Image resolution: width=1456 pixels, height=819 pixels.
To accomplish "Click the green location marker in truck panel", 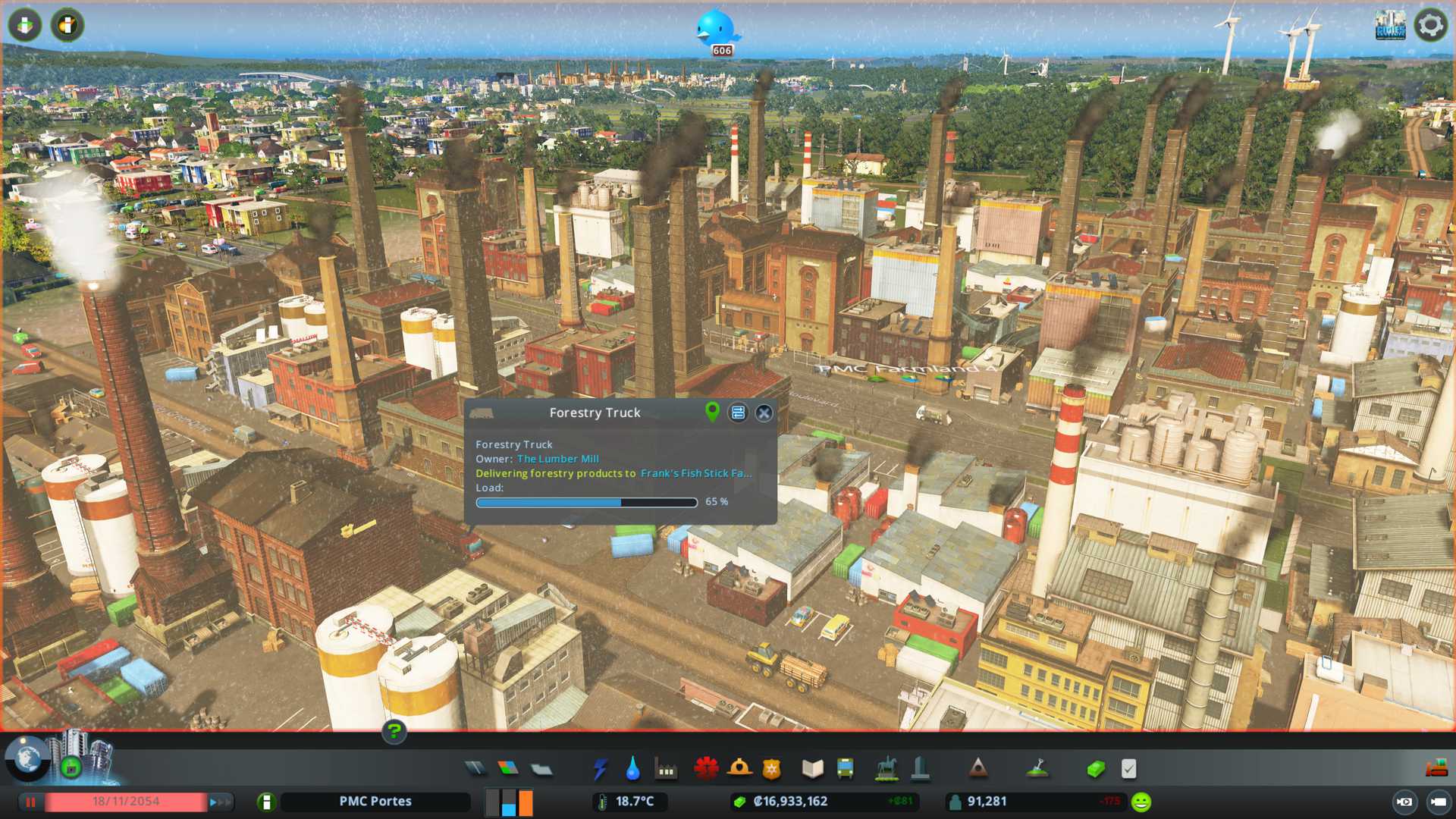I will point(712,412).
